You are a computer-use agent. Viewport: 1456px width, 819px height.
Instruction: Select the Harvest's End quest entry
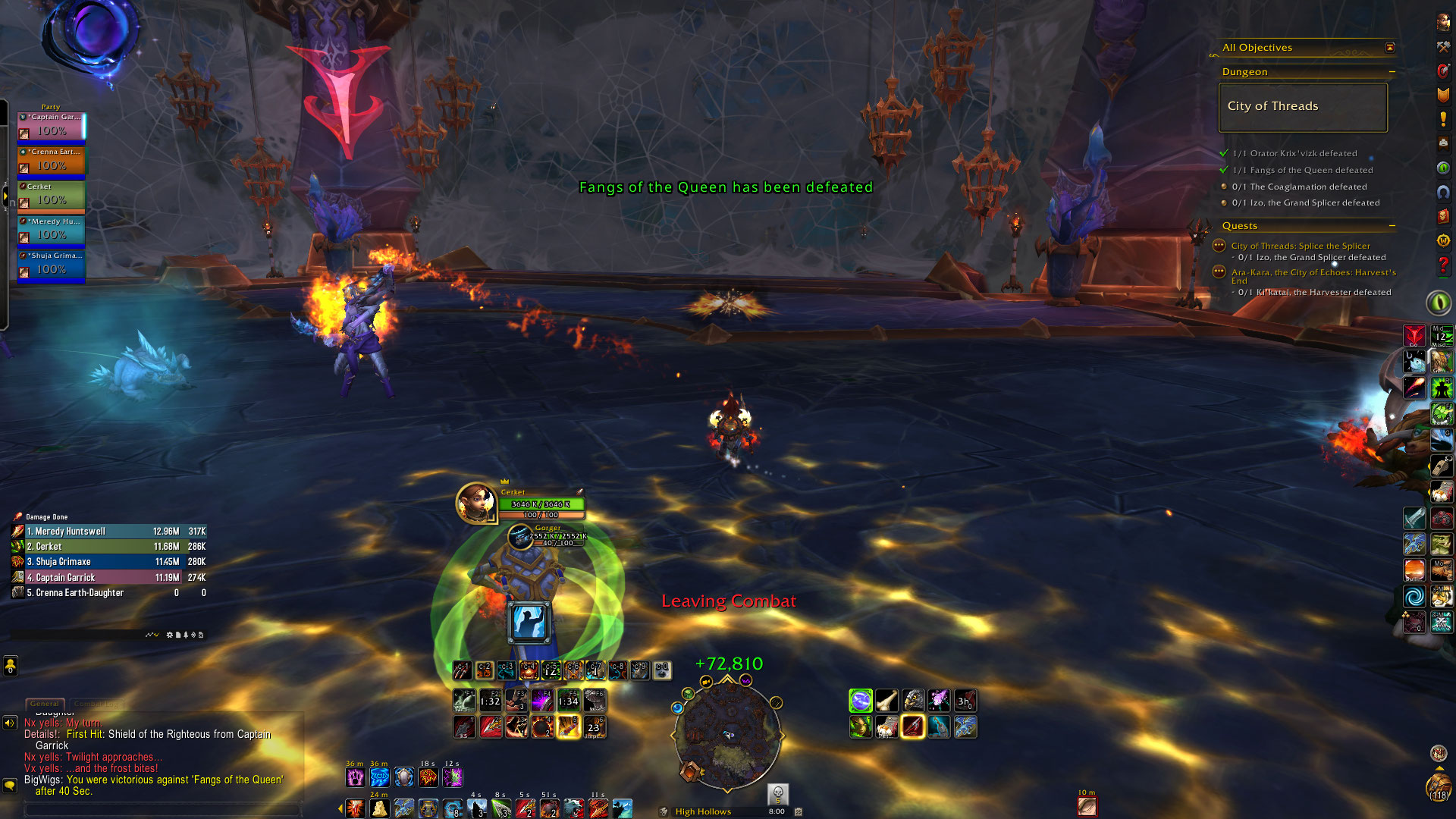(x=1313, y=273)
